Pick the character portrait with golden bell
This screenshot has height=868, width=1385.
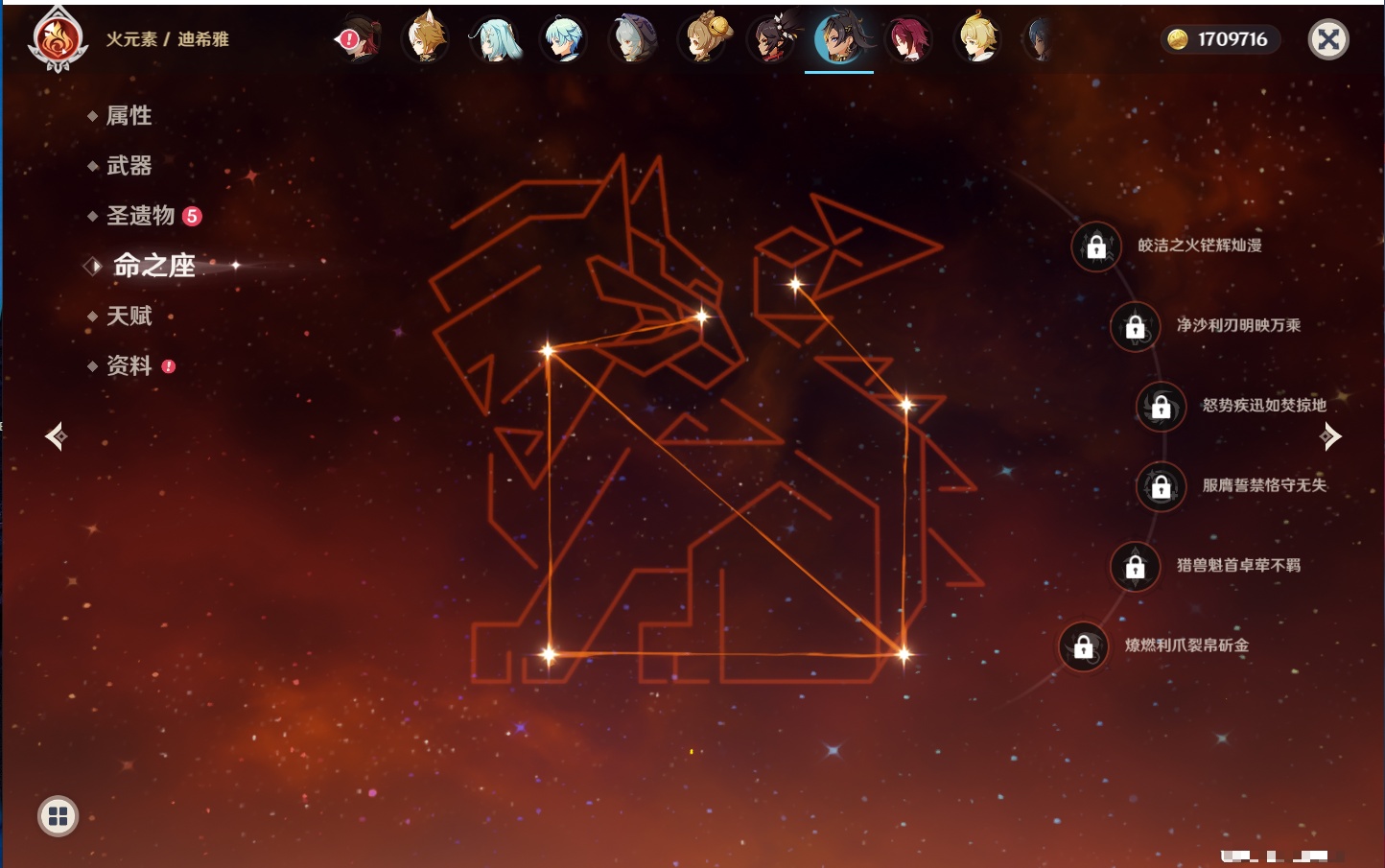pyautogui.click(x=704, y=39)
